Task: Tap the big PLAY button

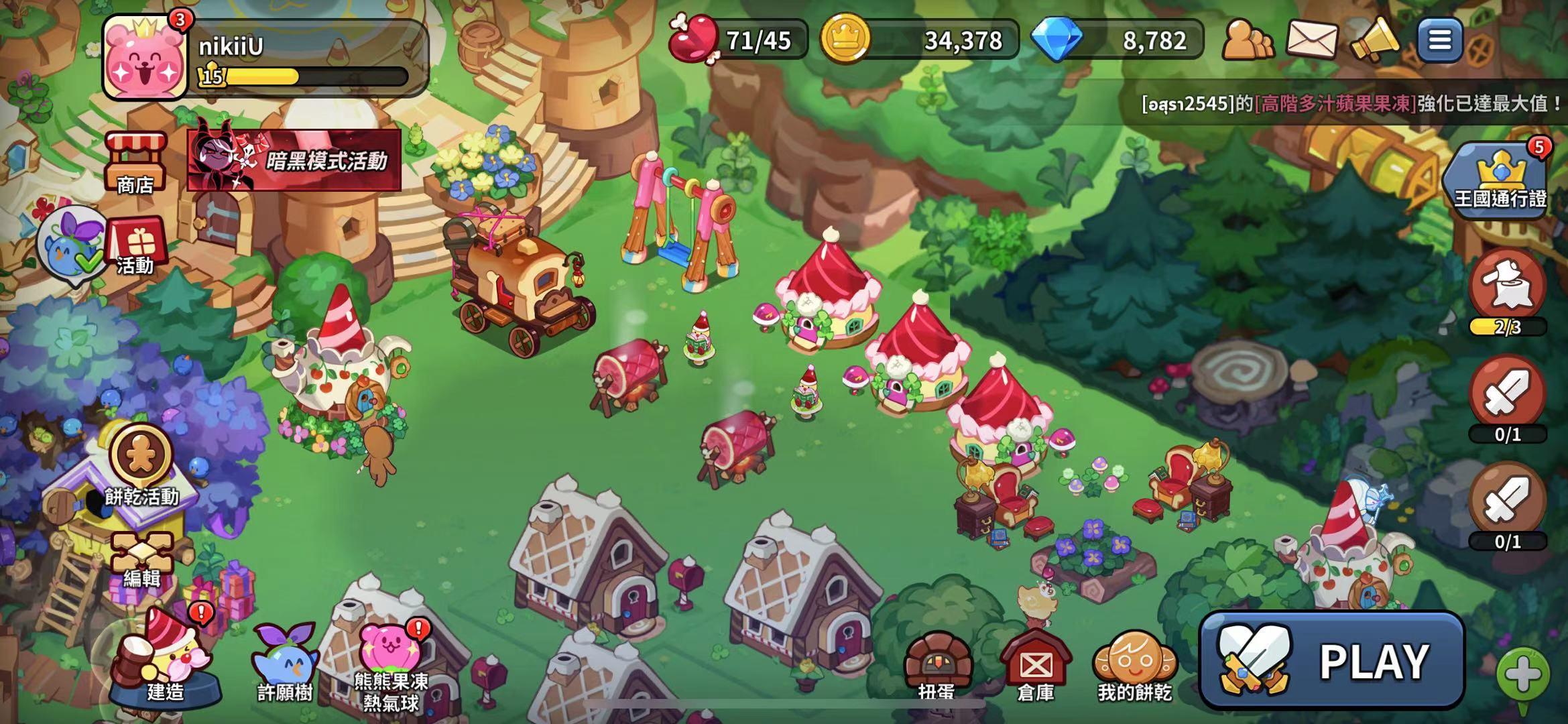Action: [1331, 660]
